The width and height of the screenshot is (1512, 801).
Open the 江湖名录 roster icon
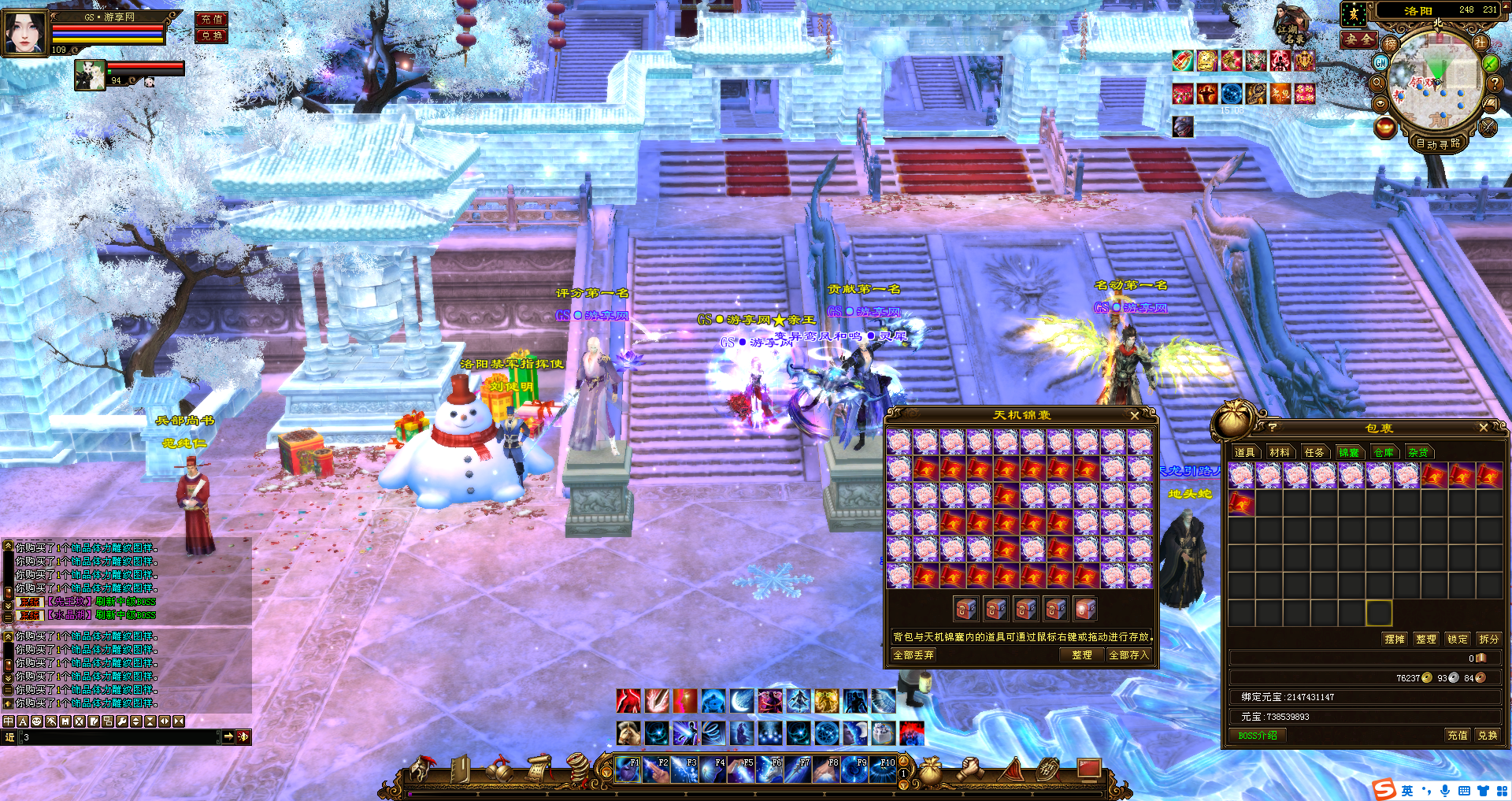click(1291, 25)
